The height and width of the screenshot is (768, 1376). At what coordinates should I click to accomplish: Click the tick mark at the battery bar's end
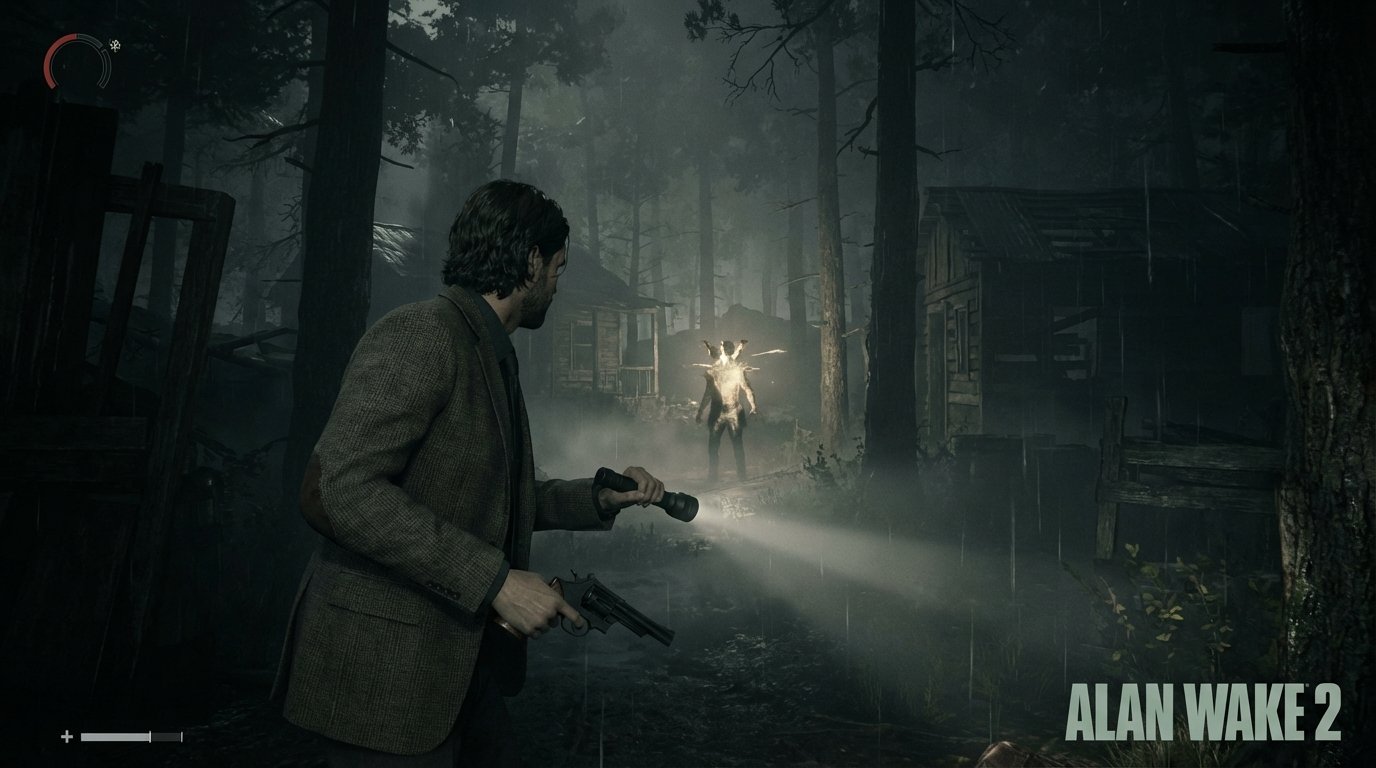[x=183, y=735]
